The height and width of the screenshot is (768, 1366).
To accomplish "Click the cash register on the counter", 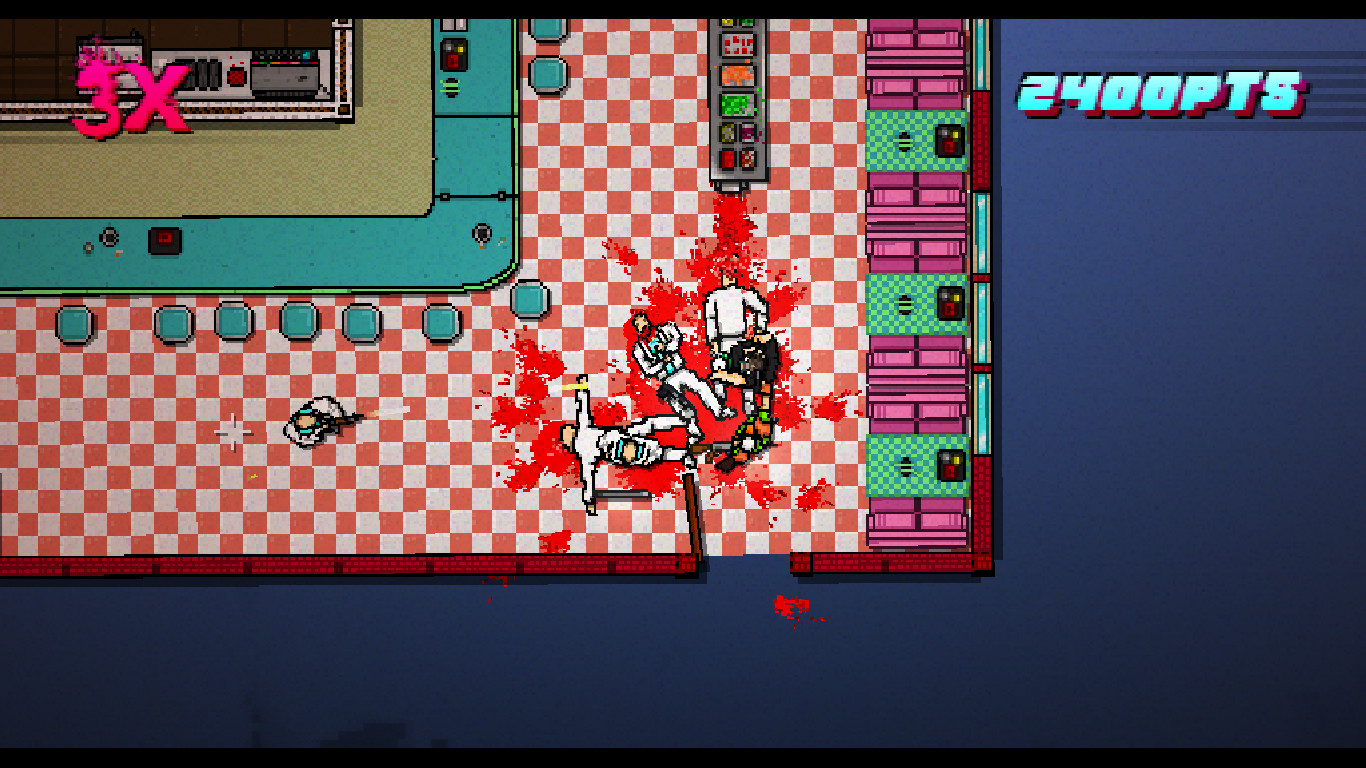I will click(x=282, y=73).
